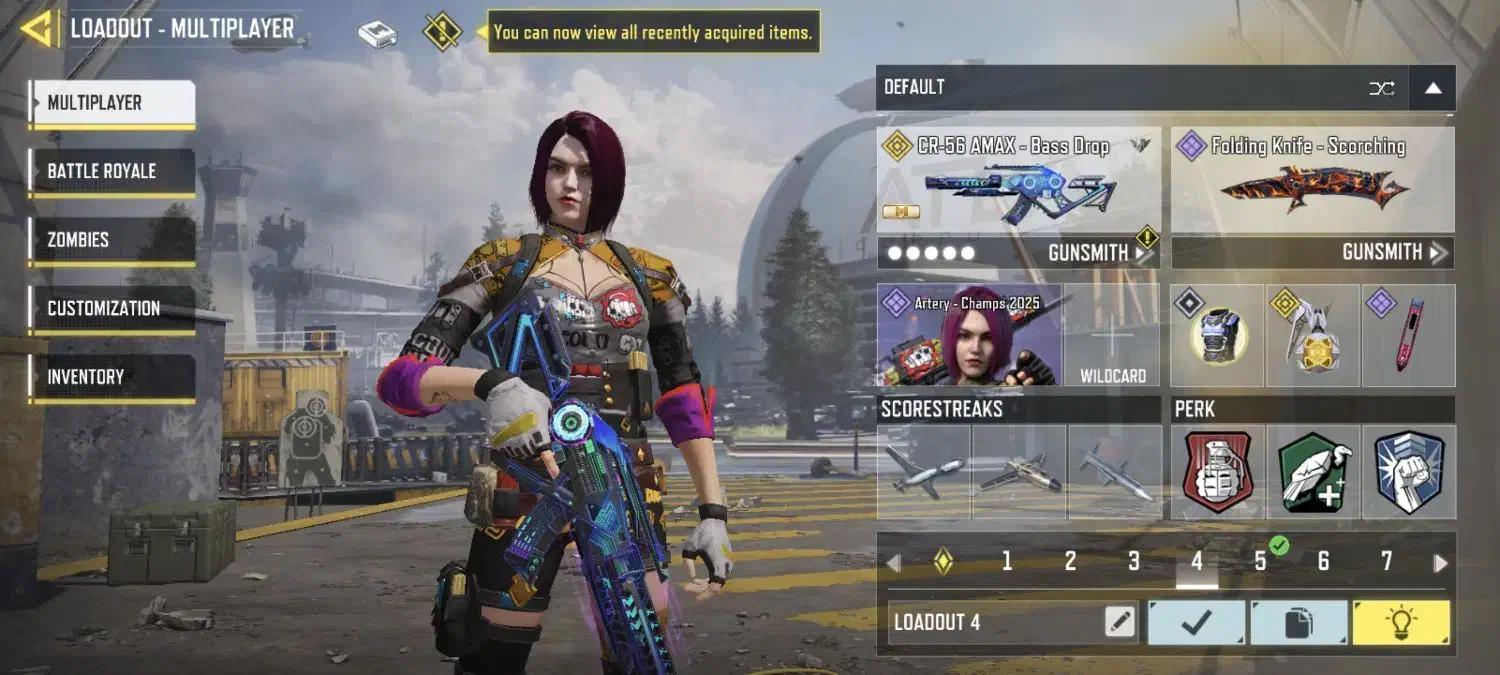Switch to the Battle Royale tab
The width and height of the screenshot is (1500, 675).
112,172
